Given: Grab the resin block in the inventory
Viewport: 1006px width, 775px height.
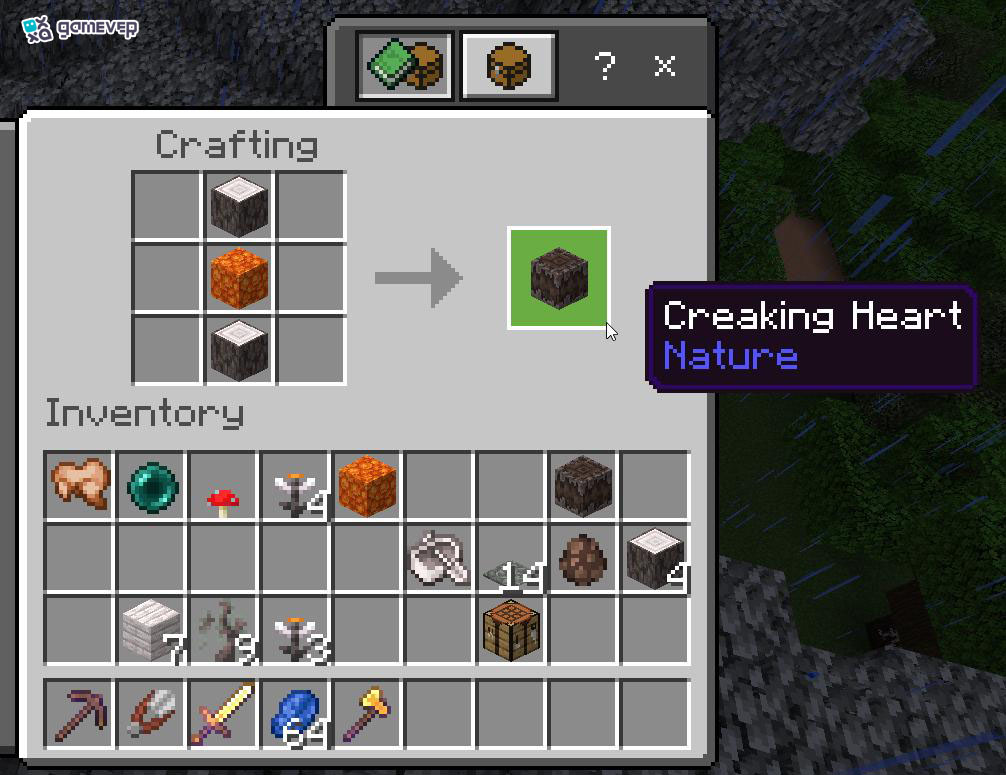Looking at the screenshot, I should tap(367, 486).
